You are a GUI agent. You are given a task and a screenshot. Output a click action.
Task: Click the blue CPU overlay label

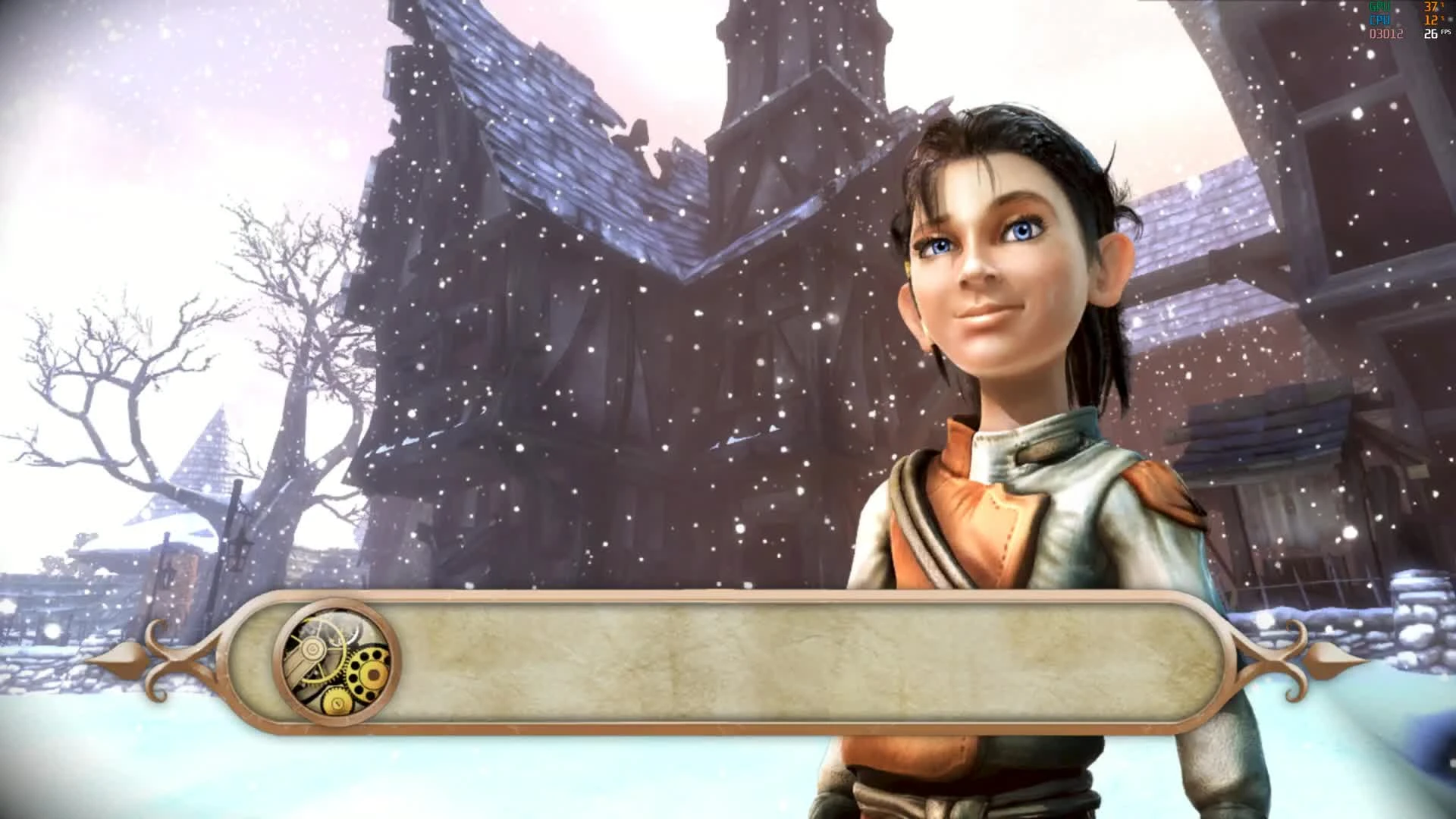click(1379, 18)
